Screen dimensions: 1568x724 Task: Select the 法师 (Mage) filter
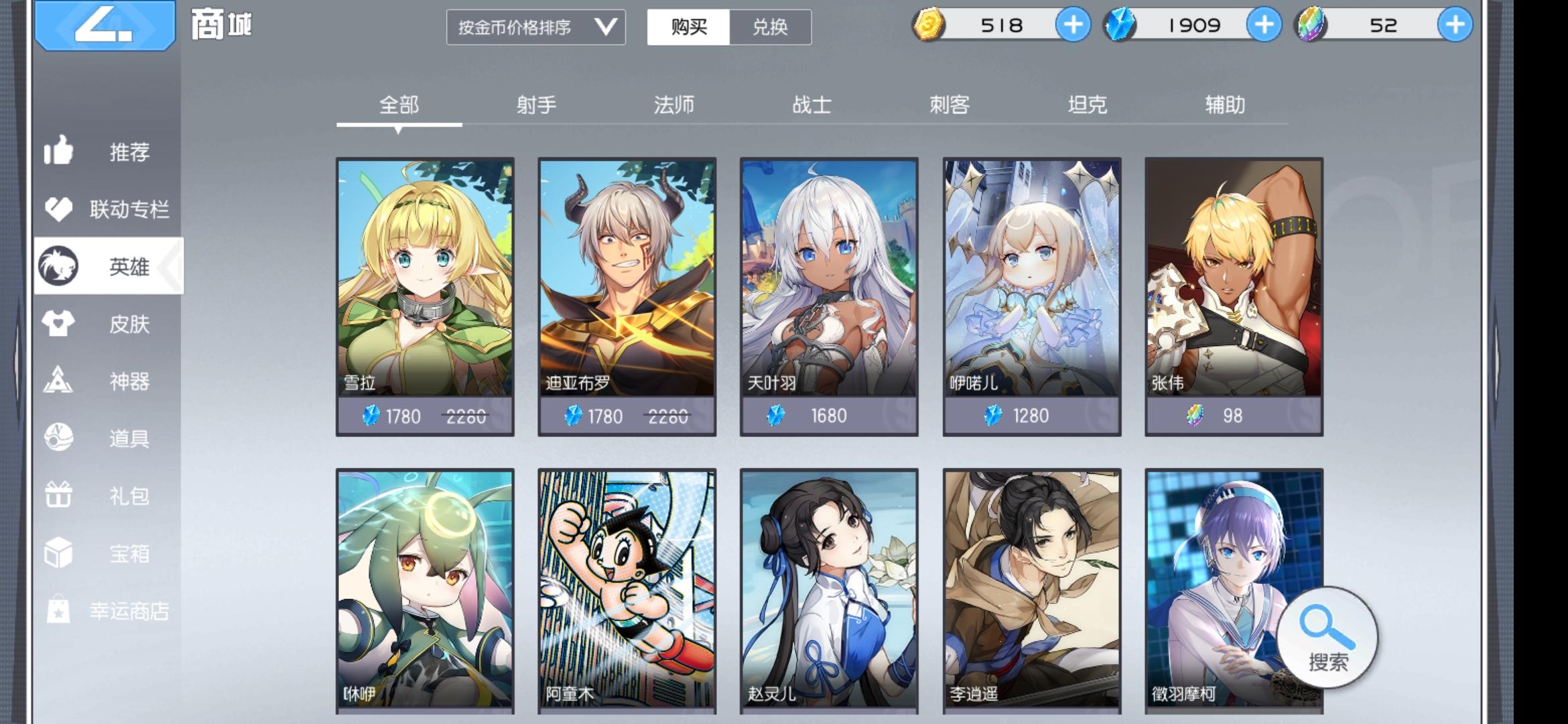point(675,105)
